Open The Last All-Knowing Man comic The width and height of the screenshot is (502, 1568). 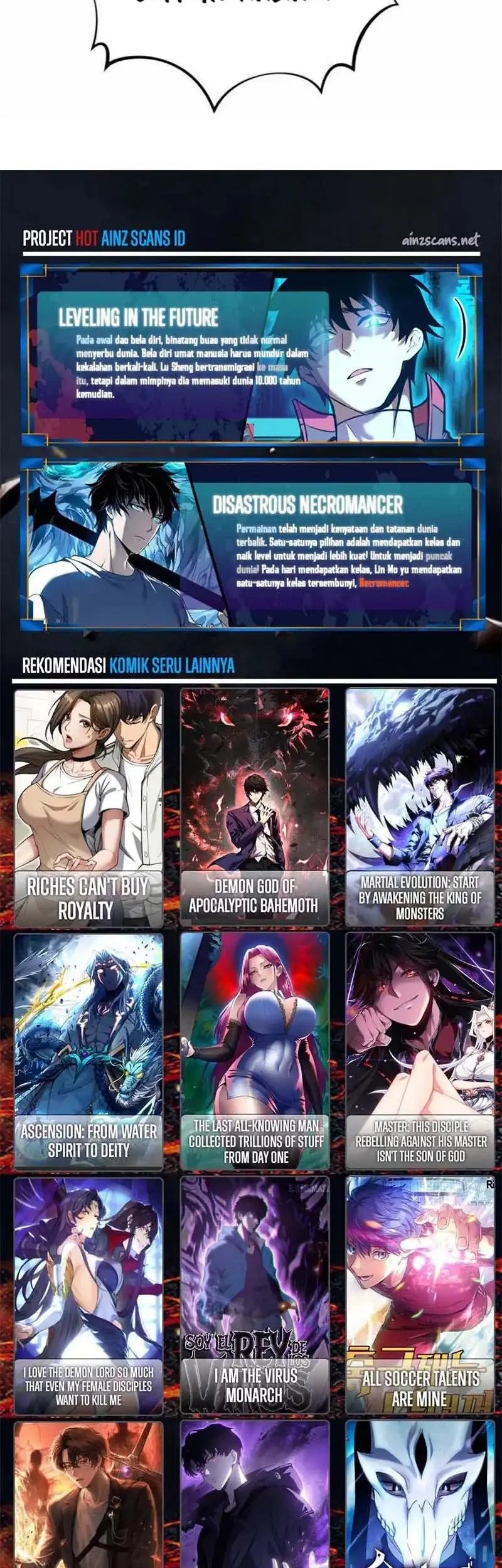coord(254,1051)
